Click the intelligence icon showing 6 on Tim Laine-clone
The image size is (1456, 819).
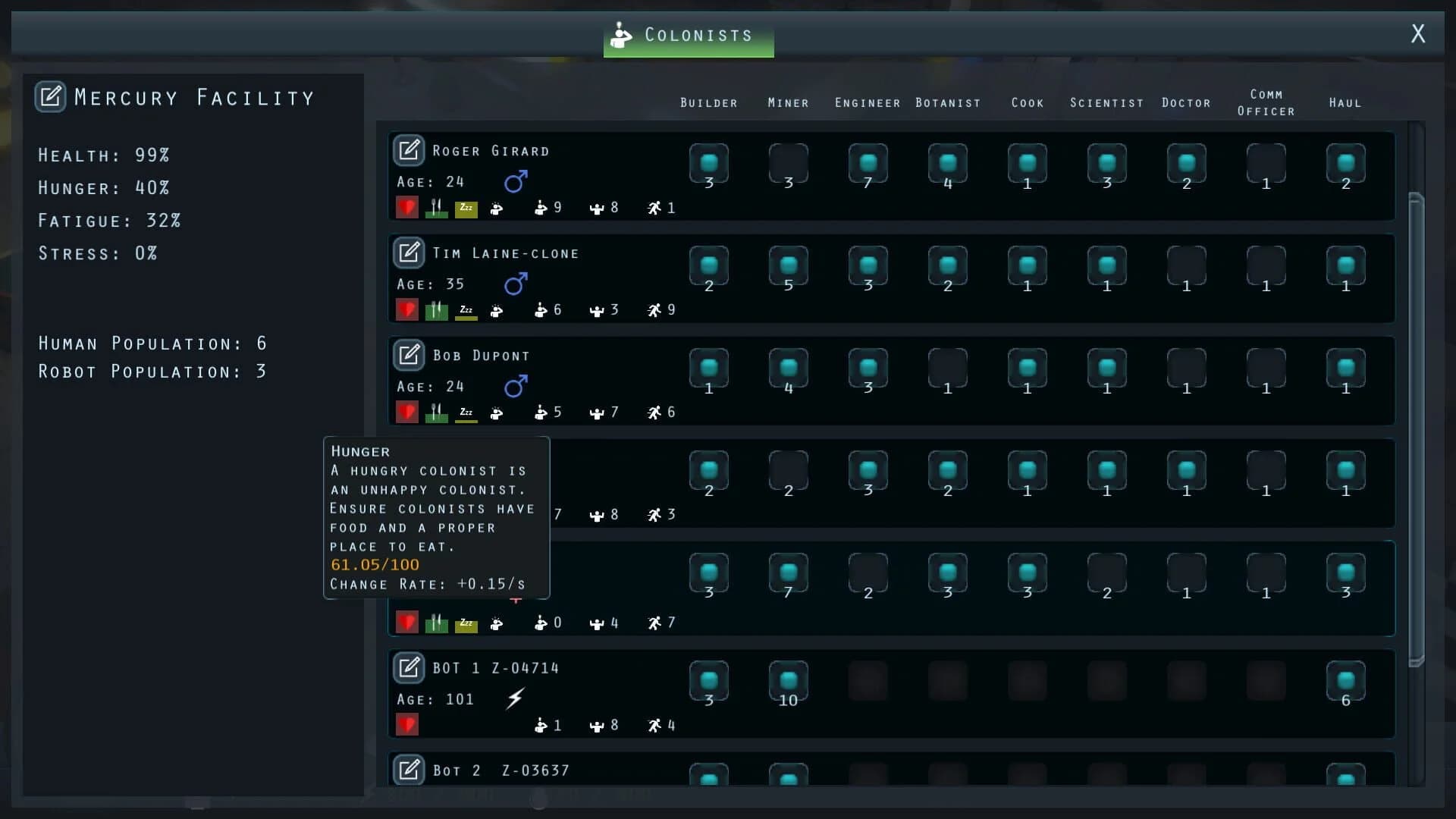pos(541,309)
